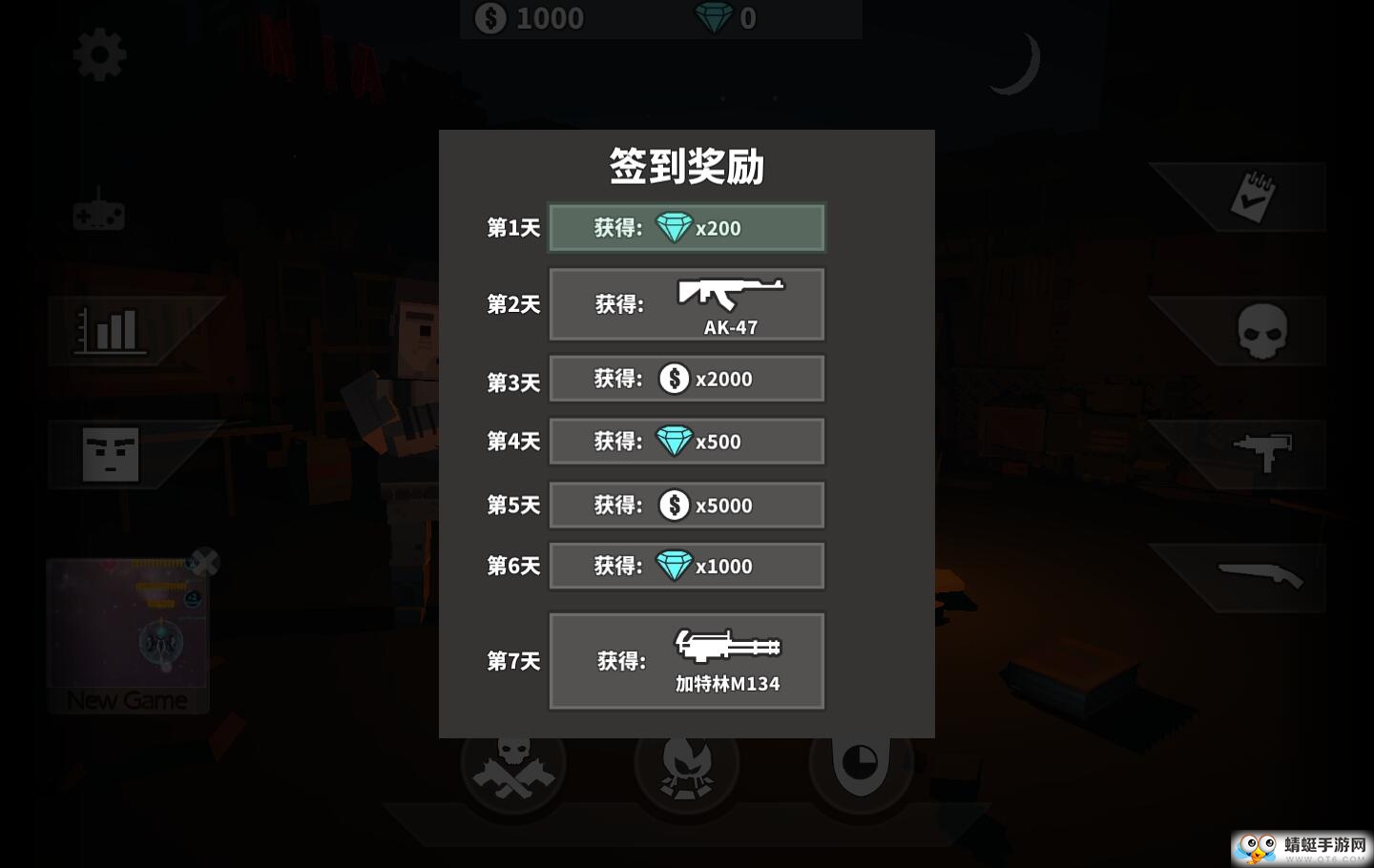Click the 第2天 AK-47 reward row
This screenshot has width=1374, height=868.
tap(686, 303)
